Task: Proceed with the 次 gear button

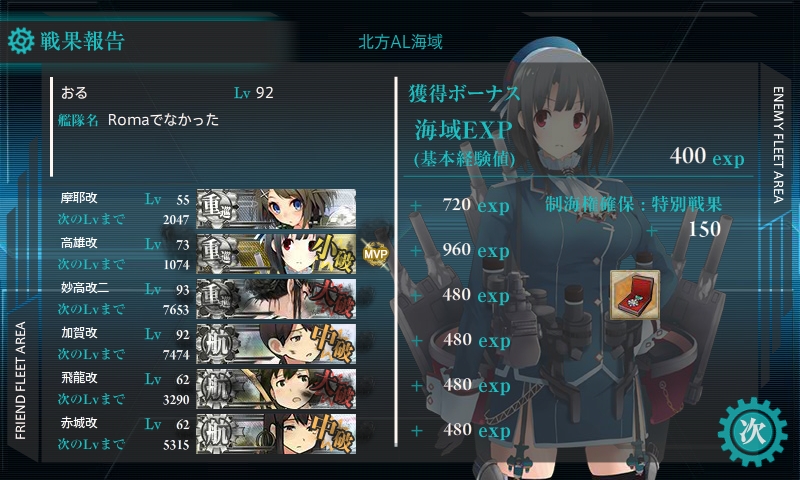Action: (749, 431)
